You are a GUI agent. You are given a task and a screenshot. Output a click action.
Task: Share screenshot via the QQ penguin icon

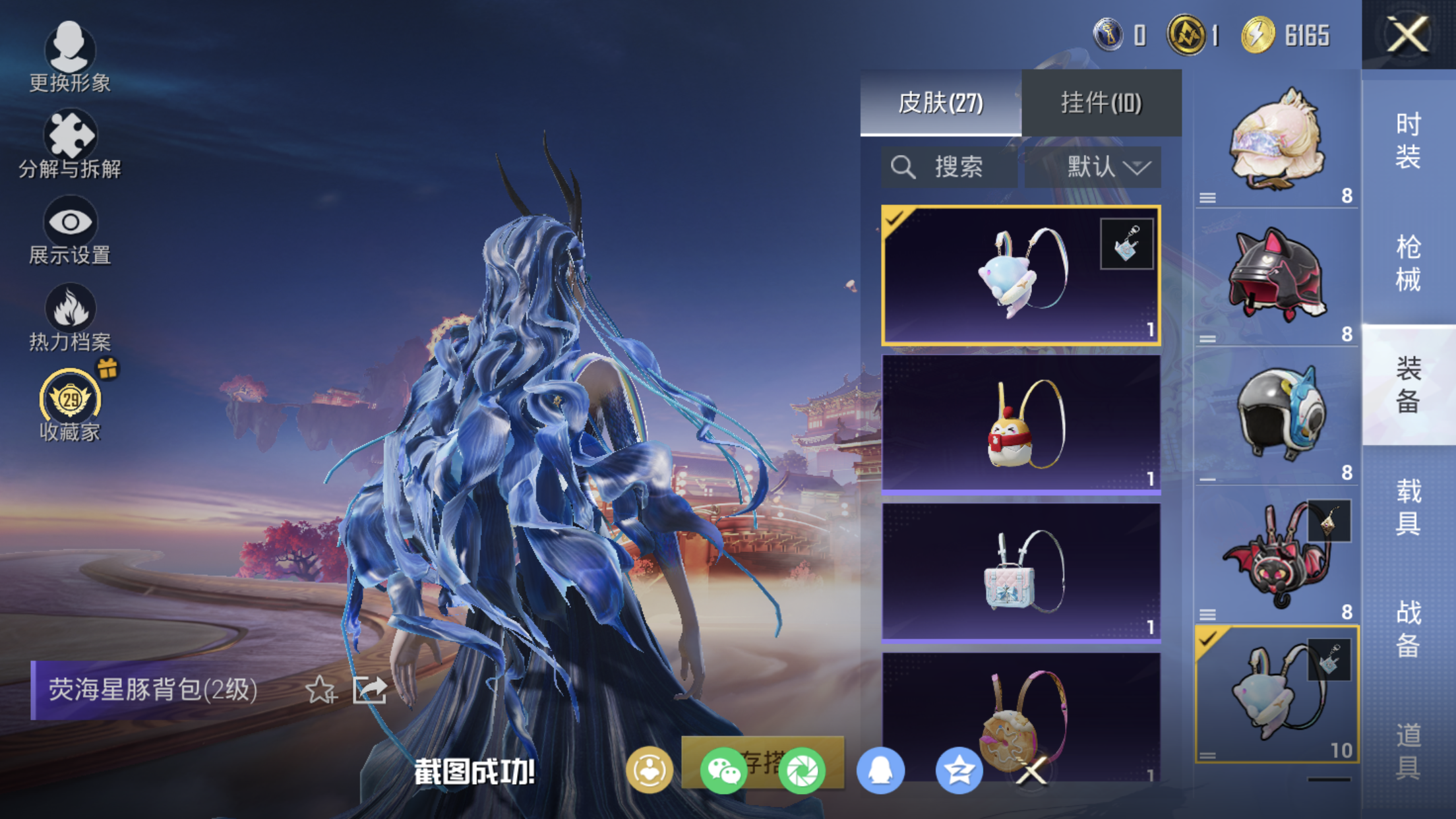point(880,770)
